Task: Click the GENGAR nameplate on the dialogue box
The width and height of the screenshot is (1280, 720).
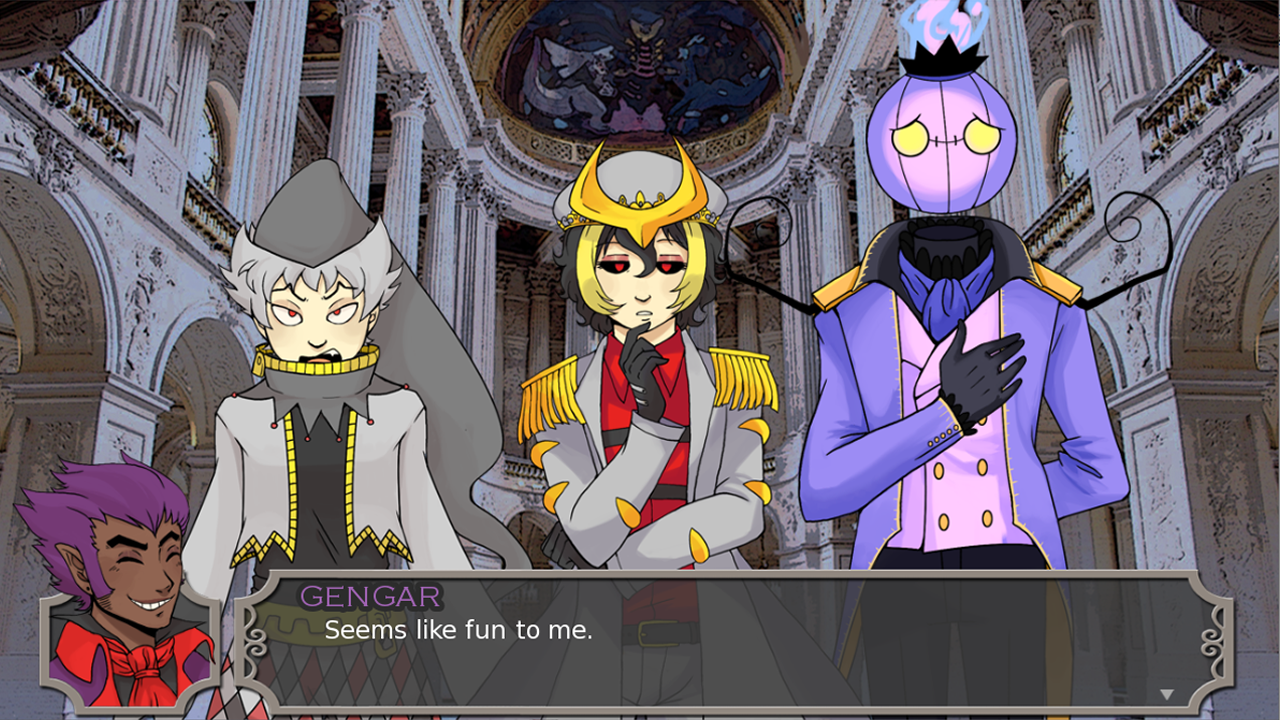Action: click(x=370, y=597)
